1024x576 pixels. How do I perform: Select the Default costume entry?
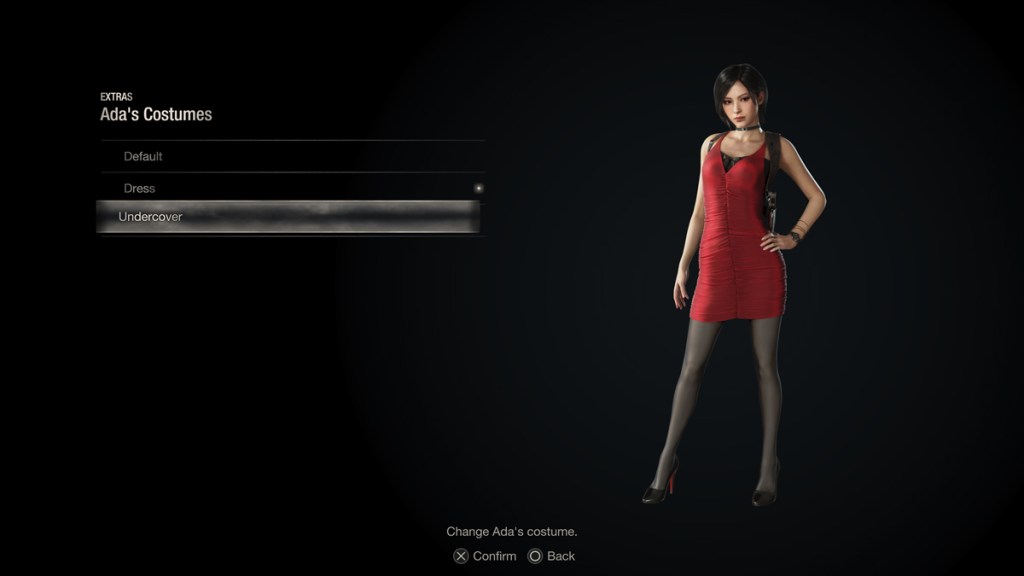pyautogui.click(x=143, y=157)
